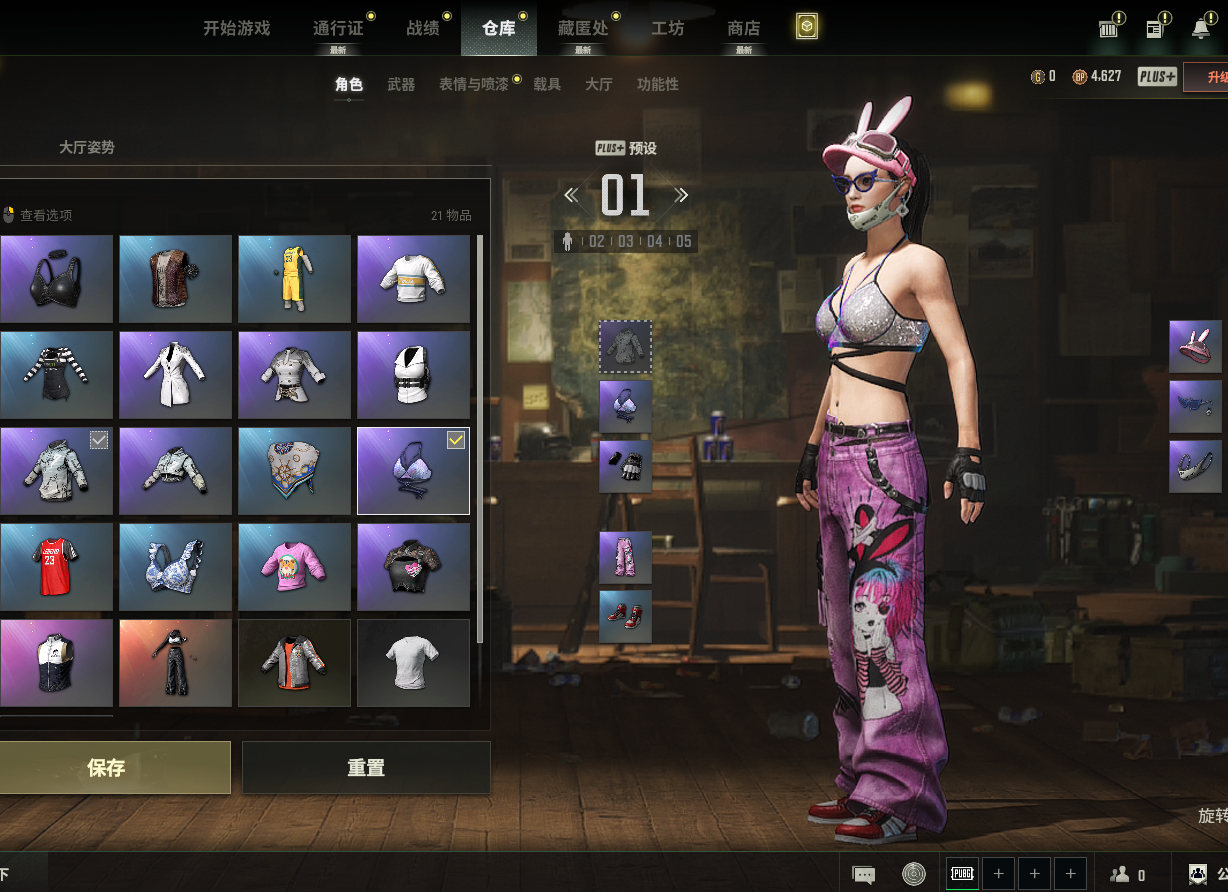Open the equipped red sneakers slot
This screenshot has height=892, width=1228.
(625, 616)
